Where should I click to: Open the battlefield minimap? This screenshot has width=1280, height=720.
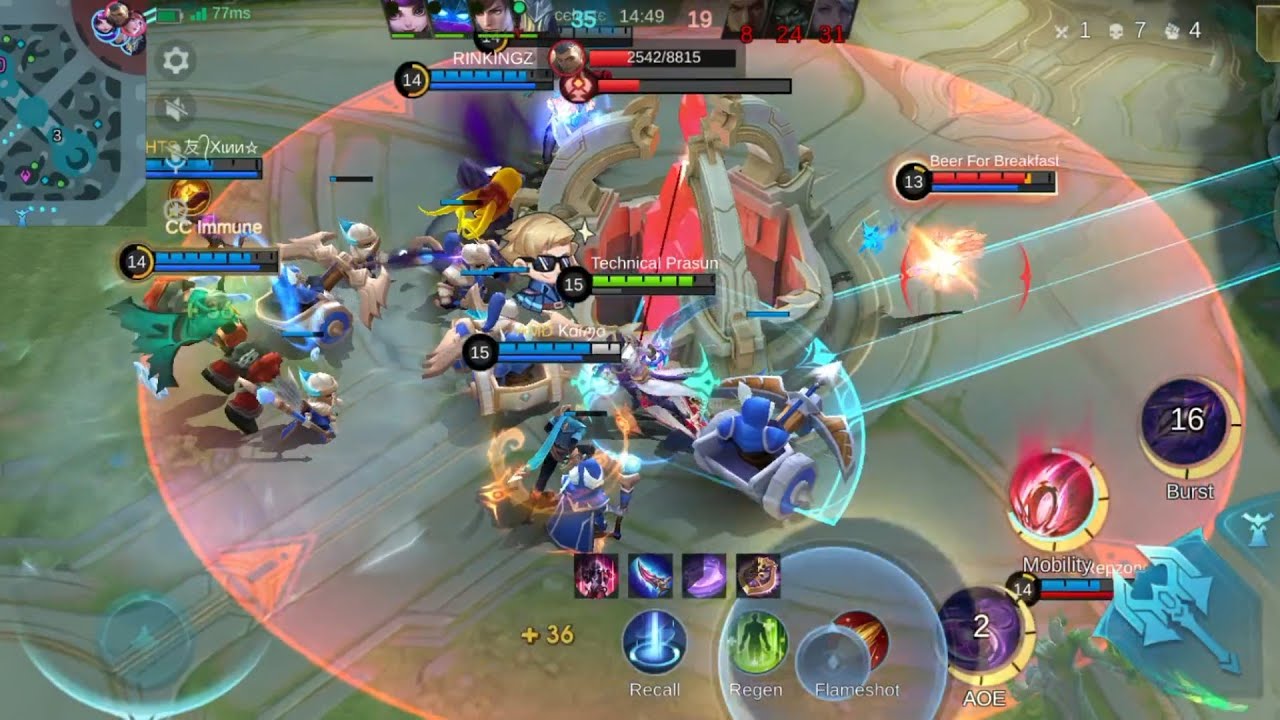72,112
